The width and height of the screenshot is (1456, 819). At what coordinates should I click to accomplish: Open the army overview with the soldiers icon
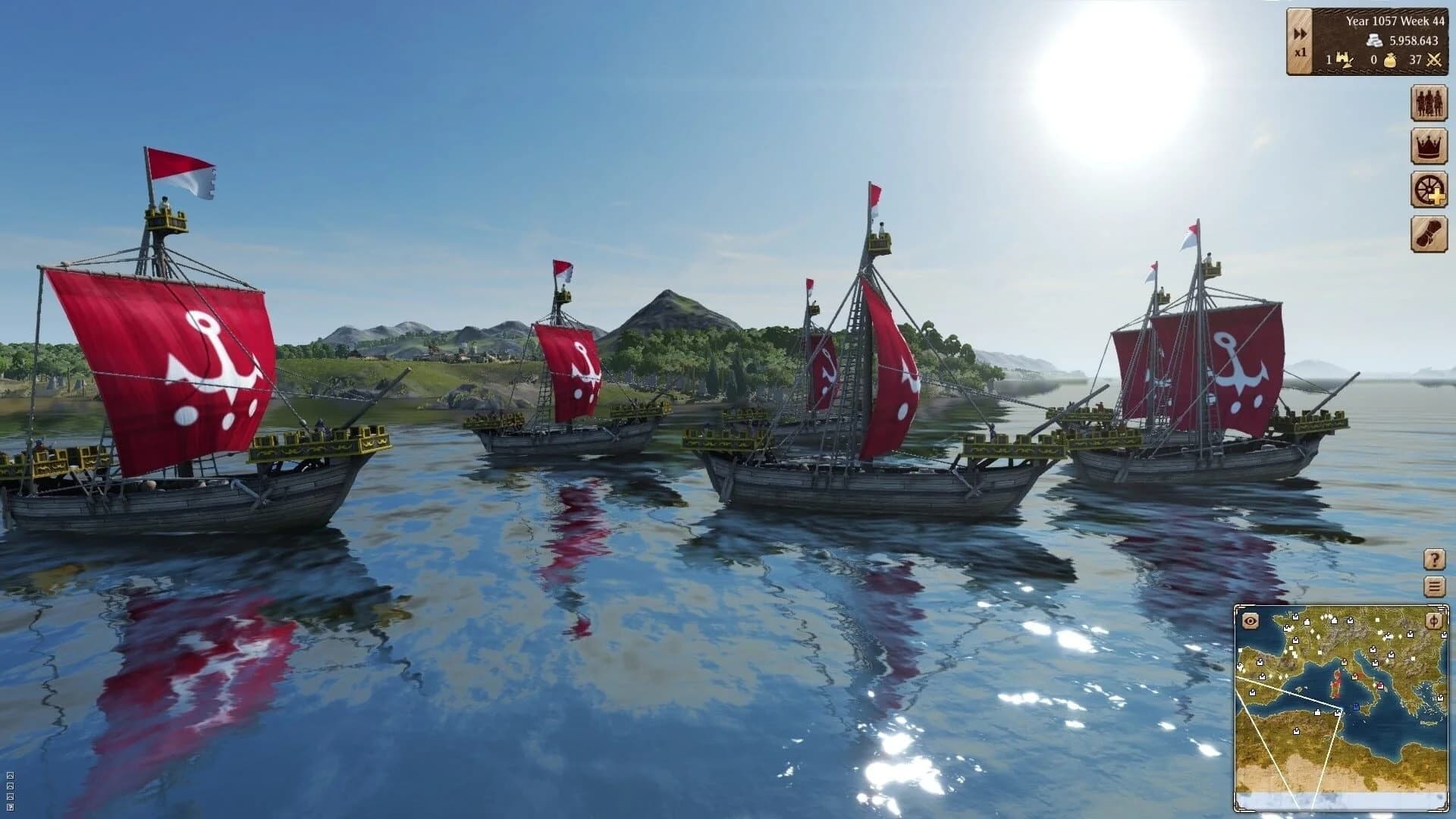(x=1428, y=102)
